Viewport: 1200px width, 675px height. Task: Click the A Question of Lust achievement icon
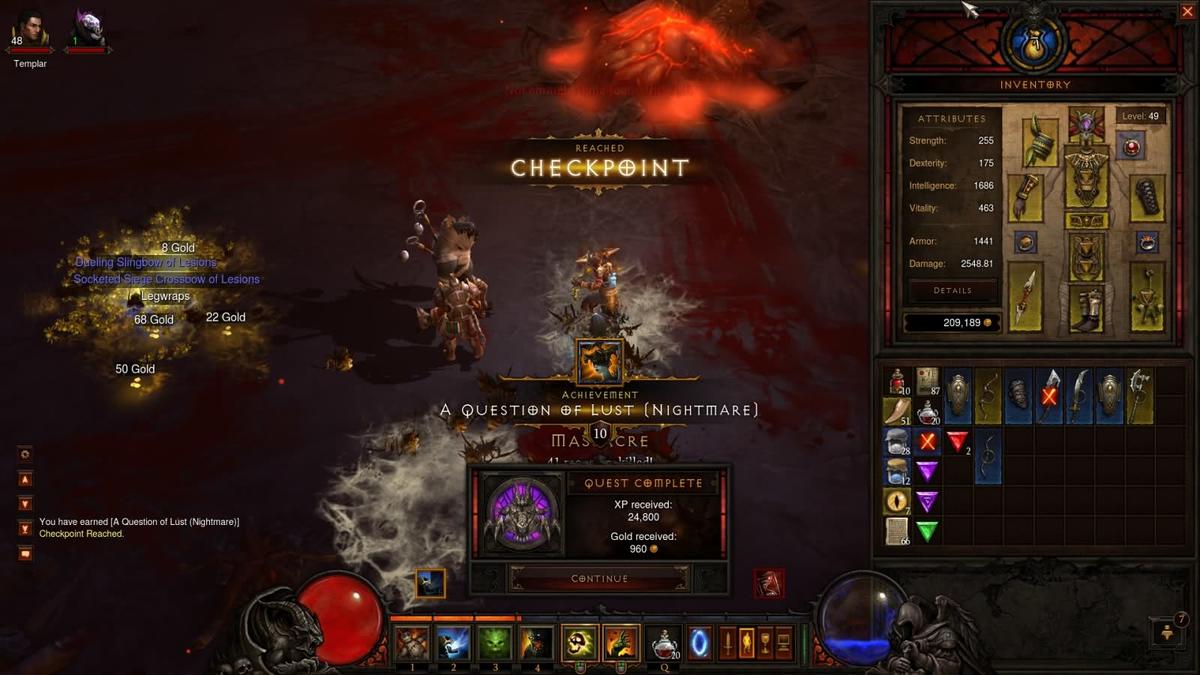click(599, 362)
